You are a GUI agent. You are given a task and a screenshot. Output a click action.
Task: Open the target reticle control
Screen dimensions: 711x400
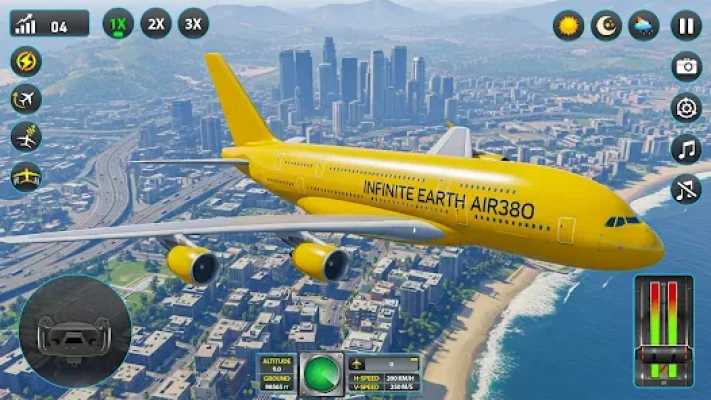[x=686, y=108]
